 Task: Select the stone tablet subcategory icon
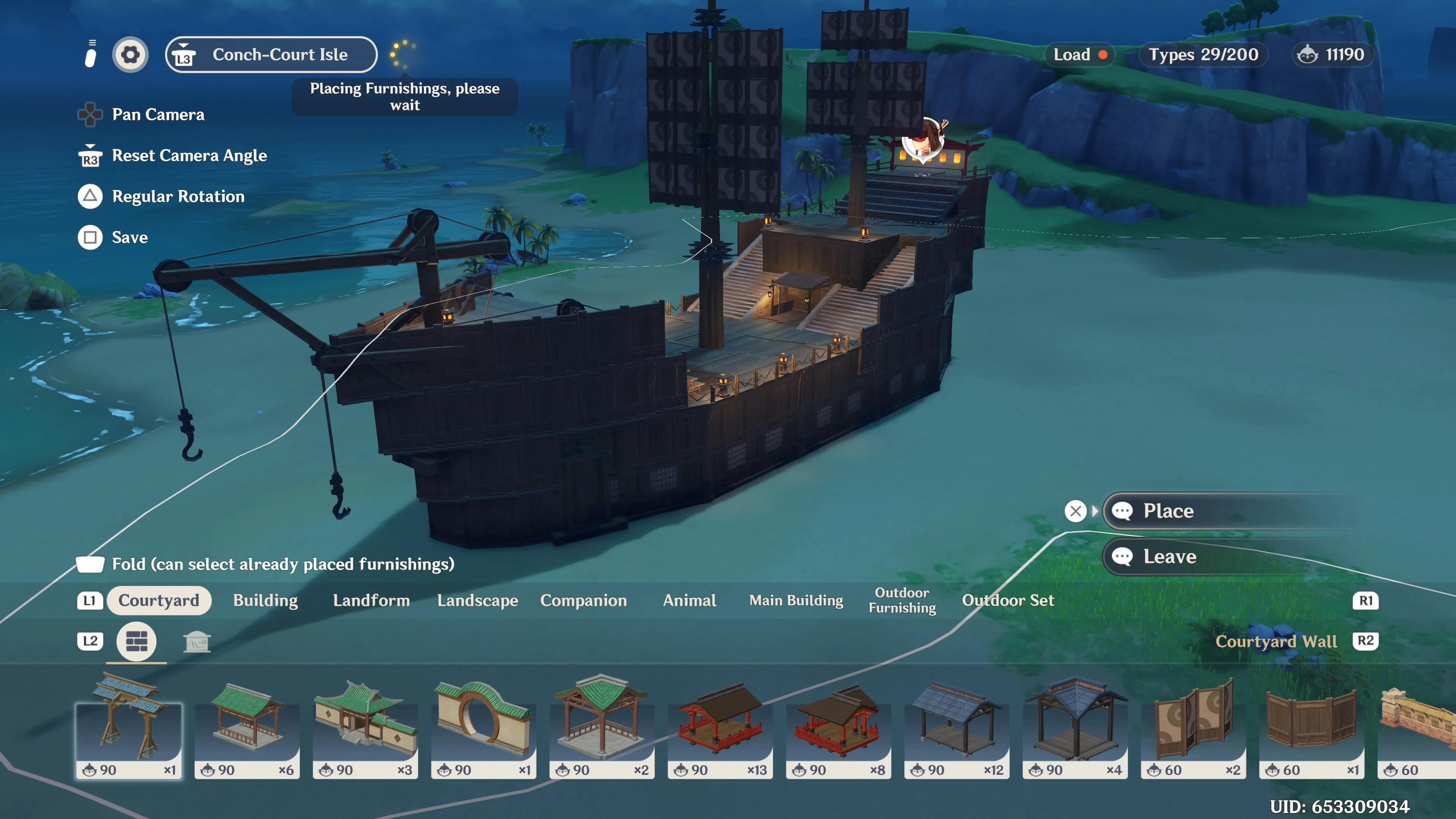[x=197, y=642]
